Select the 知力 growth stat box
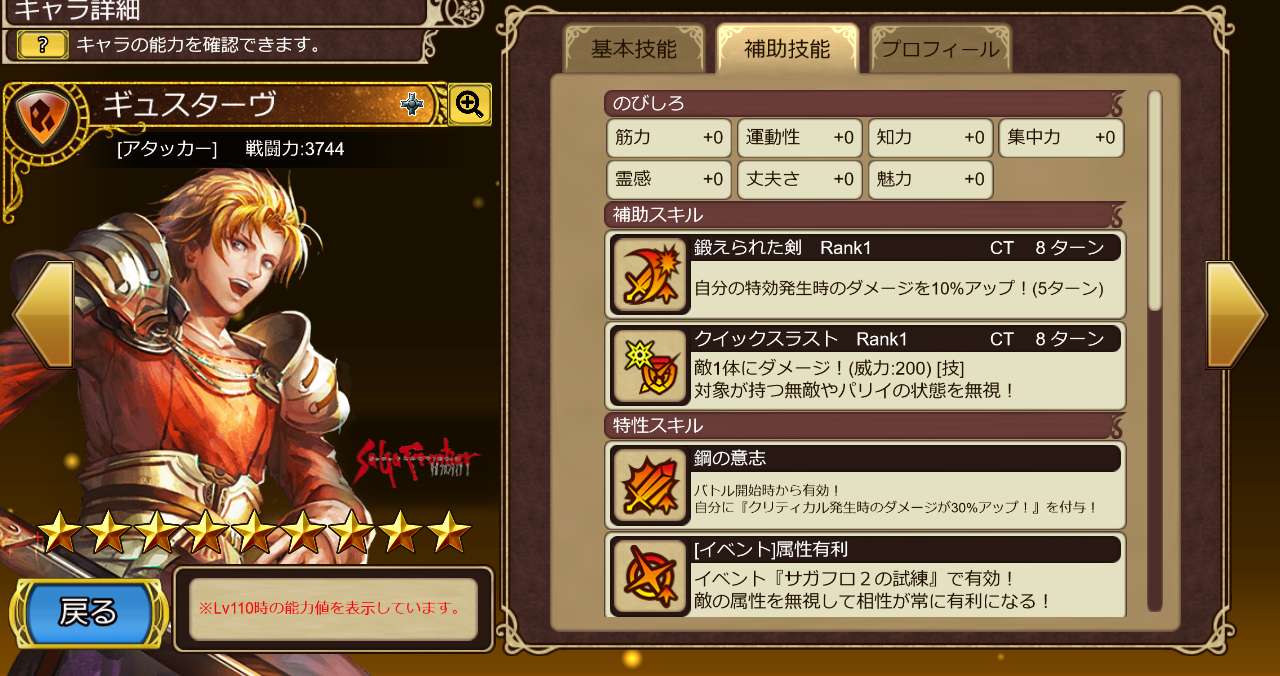This screenshot has width=1280, height=676. click(x=930, y=138)
